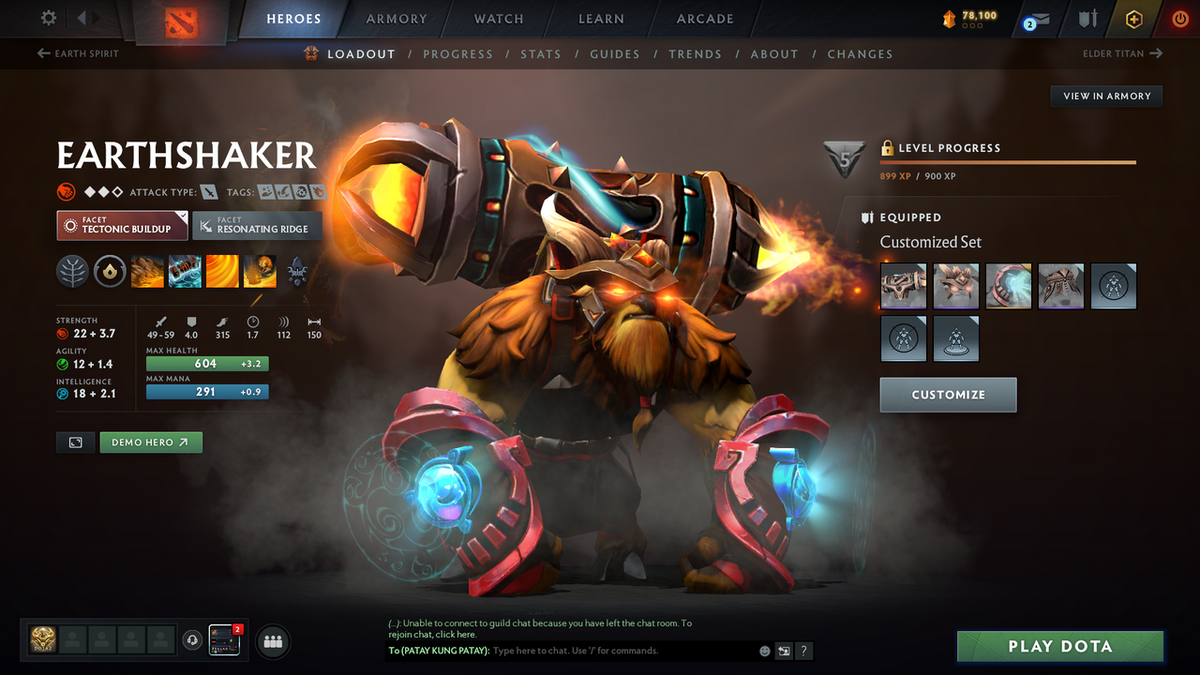
Task: Show the hero Stats sub-tab
Action: 540,54
